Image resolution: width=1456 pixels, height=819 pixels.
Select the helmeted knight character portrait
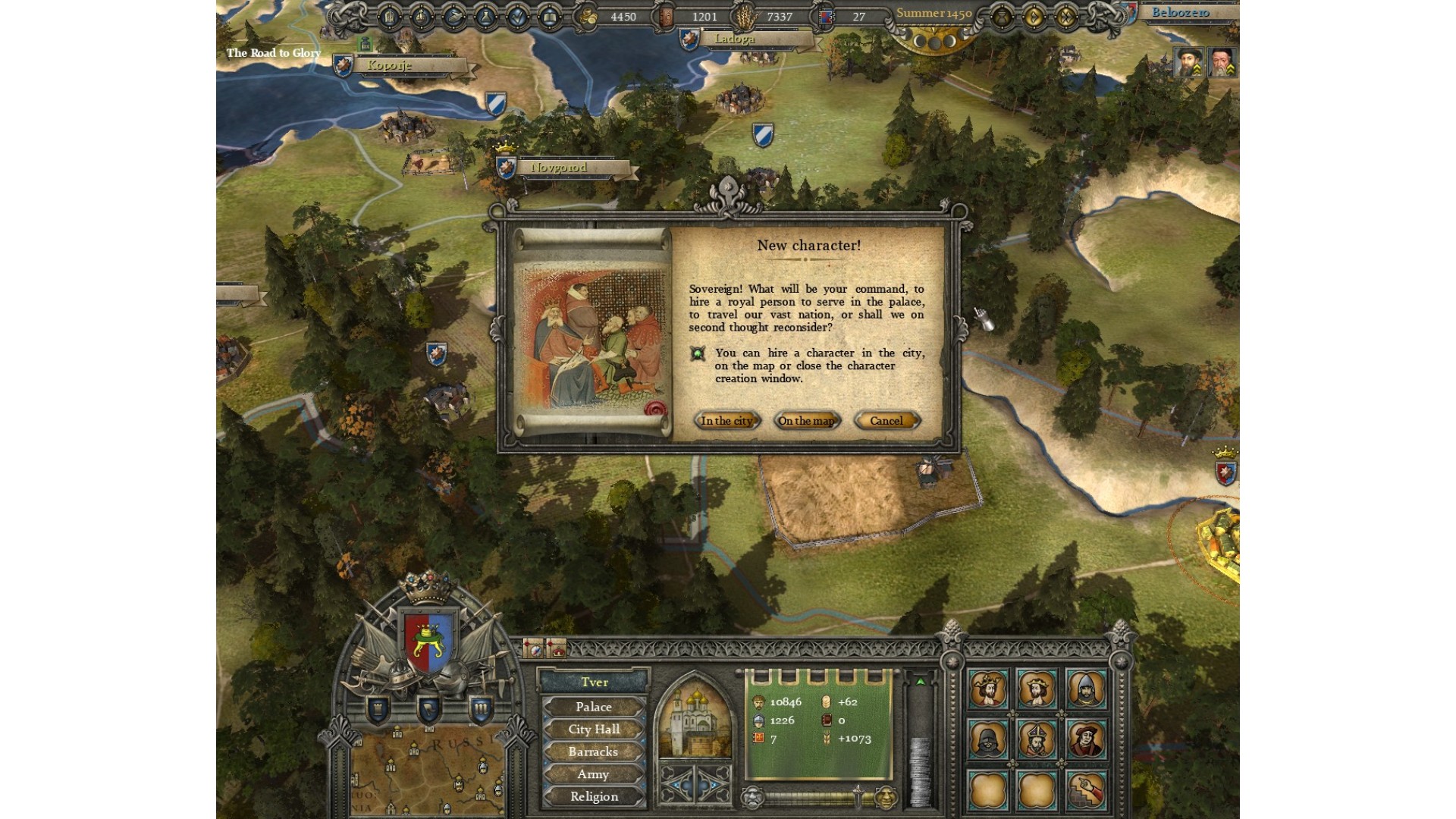pyautogui.click(x=1086, y=689)
